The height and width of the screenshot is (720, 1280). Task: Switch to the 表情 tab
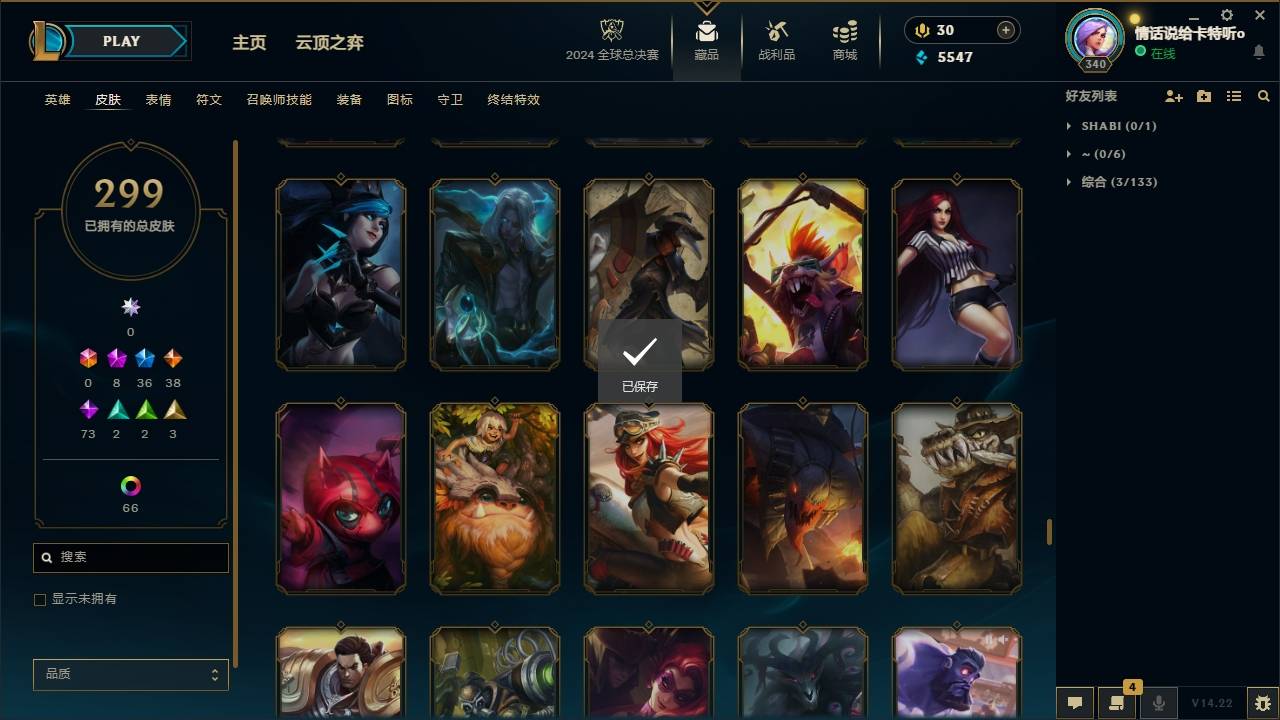pos(158,100)
